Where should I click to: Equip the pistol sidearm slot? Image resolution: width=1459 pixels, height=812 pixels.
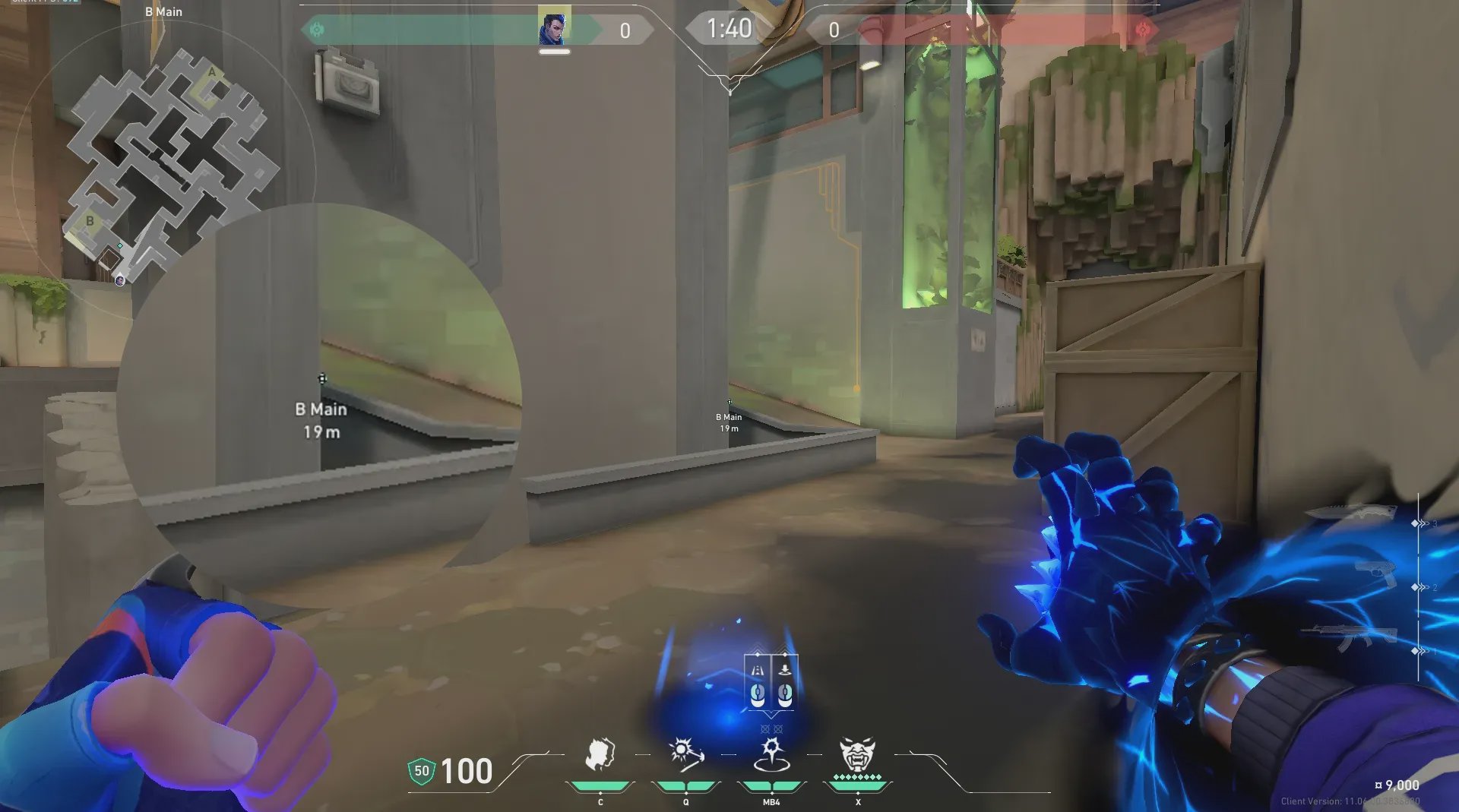(x=1375, y=575)
